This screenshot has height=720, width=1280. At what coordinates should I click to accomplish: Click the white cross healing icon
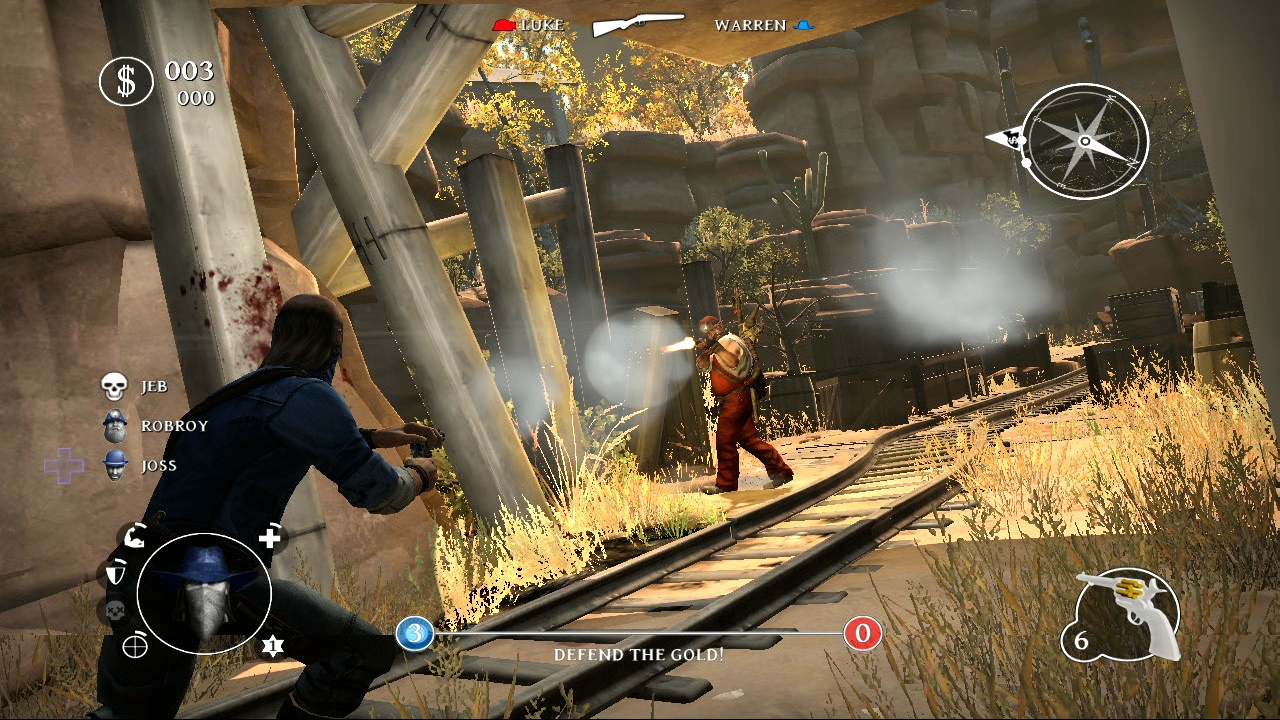[270, 538]
